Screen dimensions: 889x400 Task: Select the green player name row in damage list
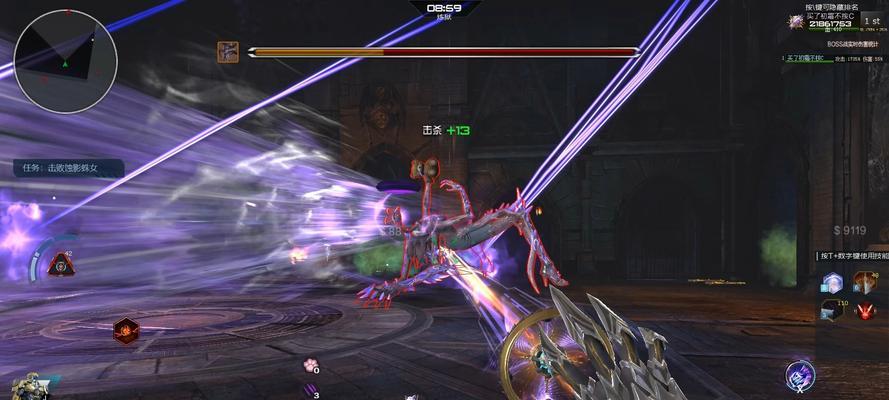tap(805, 59)
